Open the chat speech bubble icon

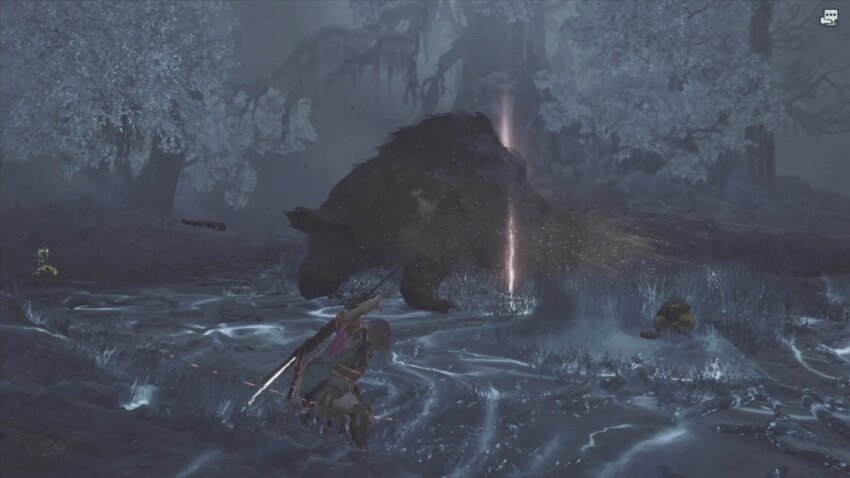tap(829, 17)
